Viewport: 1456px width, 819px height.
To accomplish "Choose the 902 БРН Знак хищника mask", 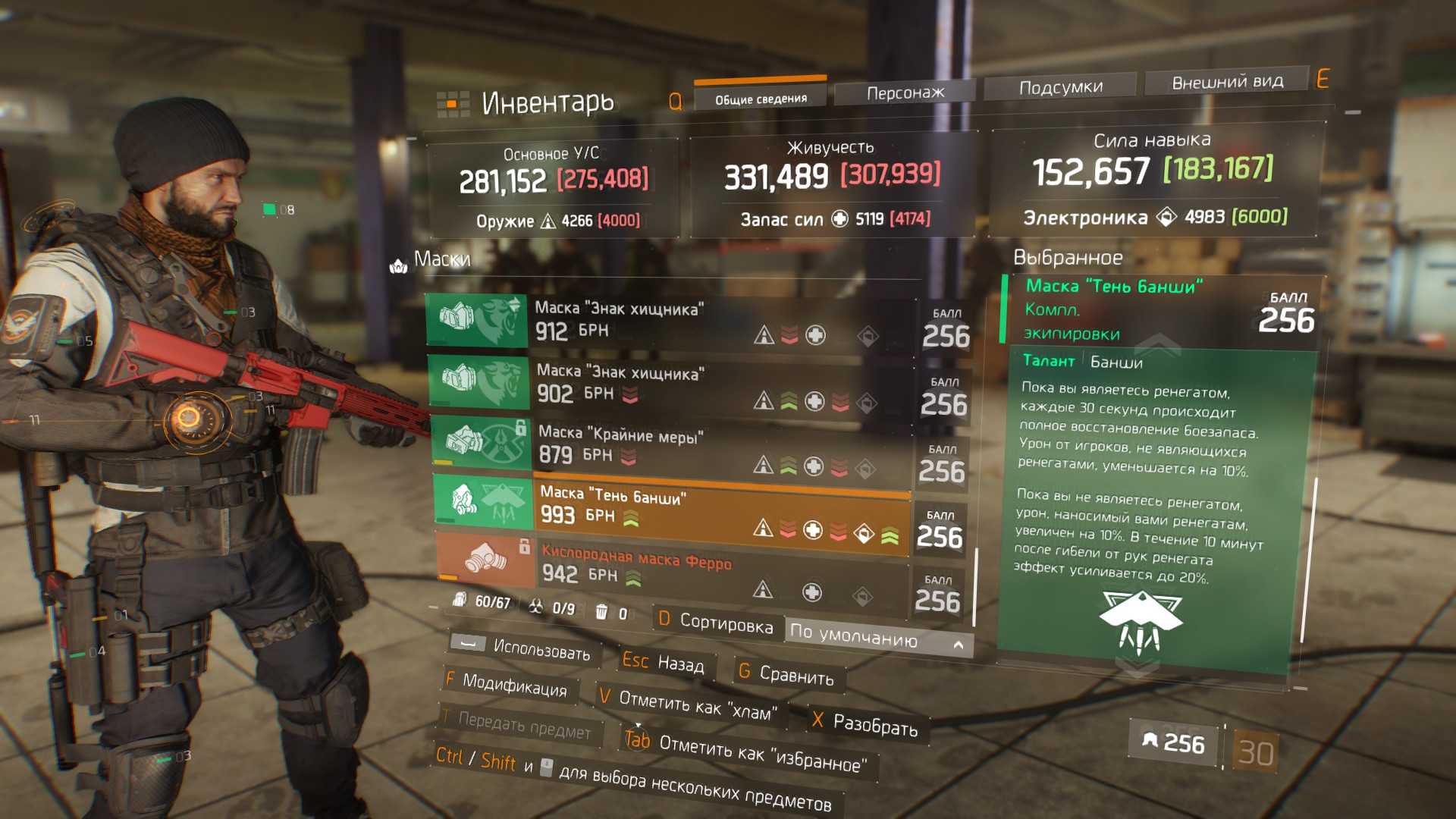I will coord(667,384).
